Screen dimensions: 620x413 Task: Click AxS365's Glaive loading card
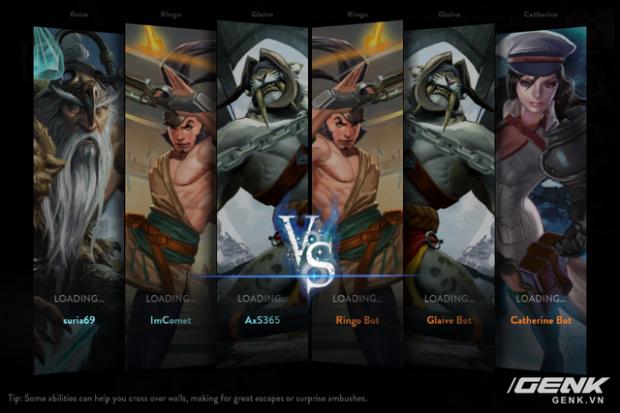262,190
